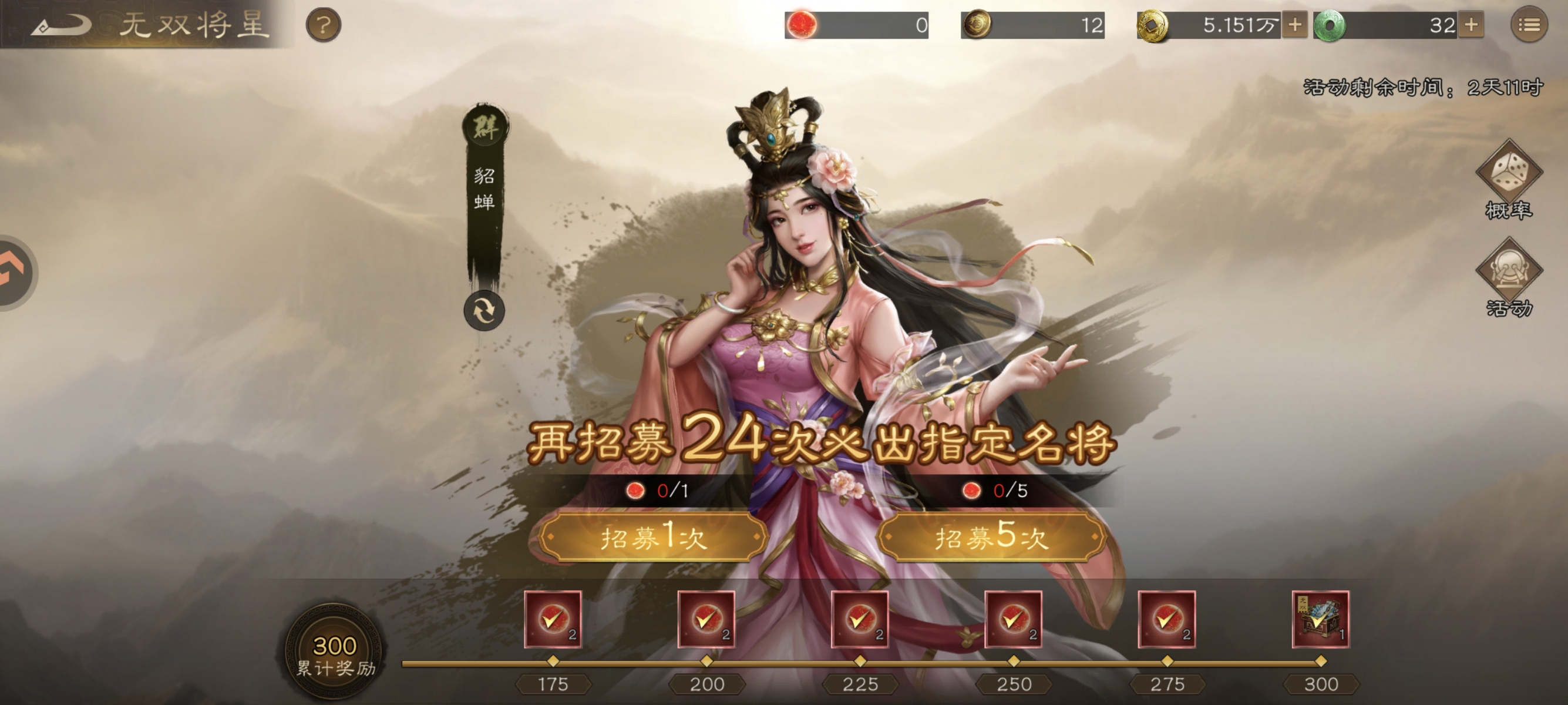The image size is (1568, 705).
Task: Click + to add gold coins near 5.151万
Action: [x=1296, y=24]
